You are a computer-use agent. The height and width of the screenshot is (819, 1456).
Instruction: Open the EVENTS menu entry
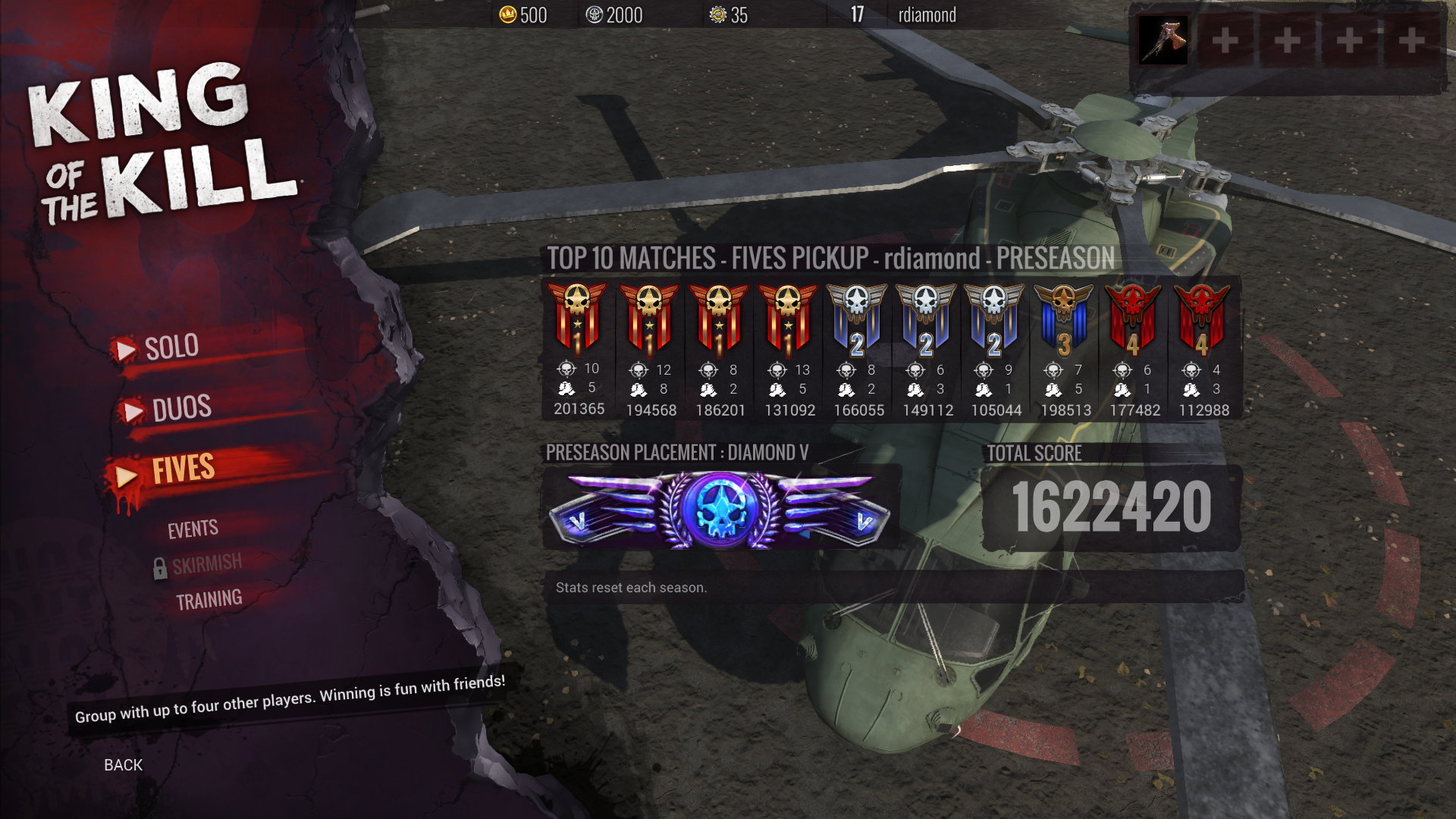tap(193, 529)
